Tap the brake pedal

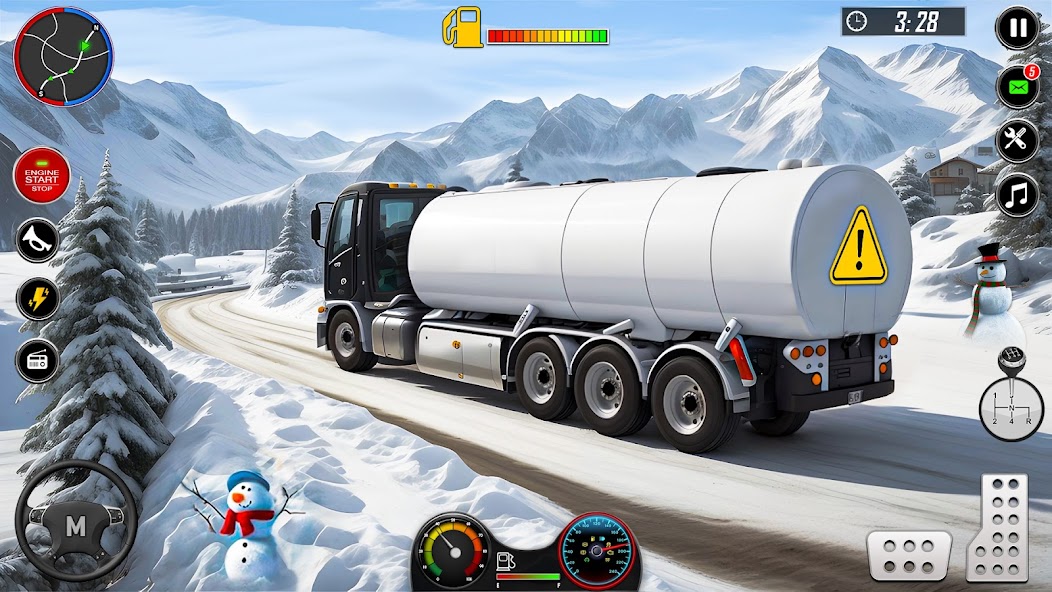(908, 555)
